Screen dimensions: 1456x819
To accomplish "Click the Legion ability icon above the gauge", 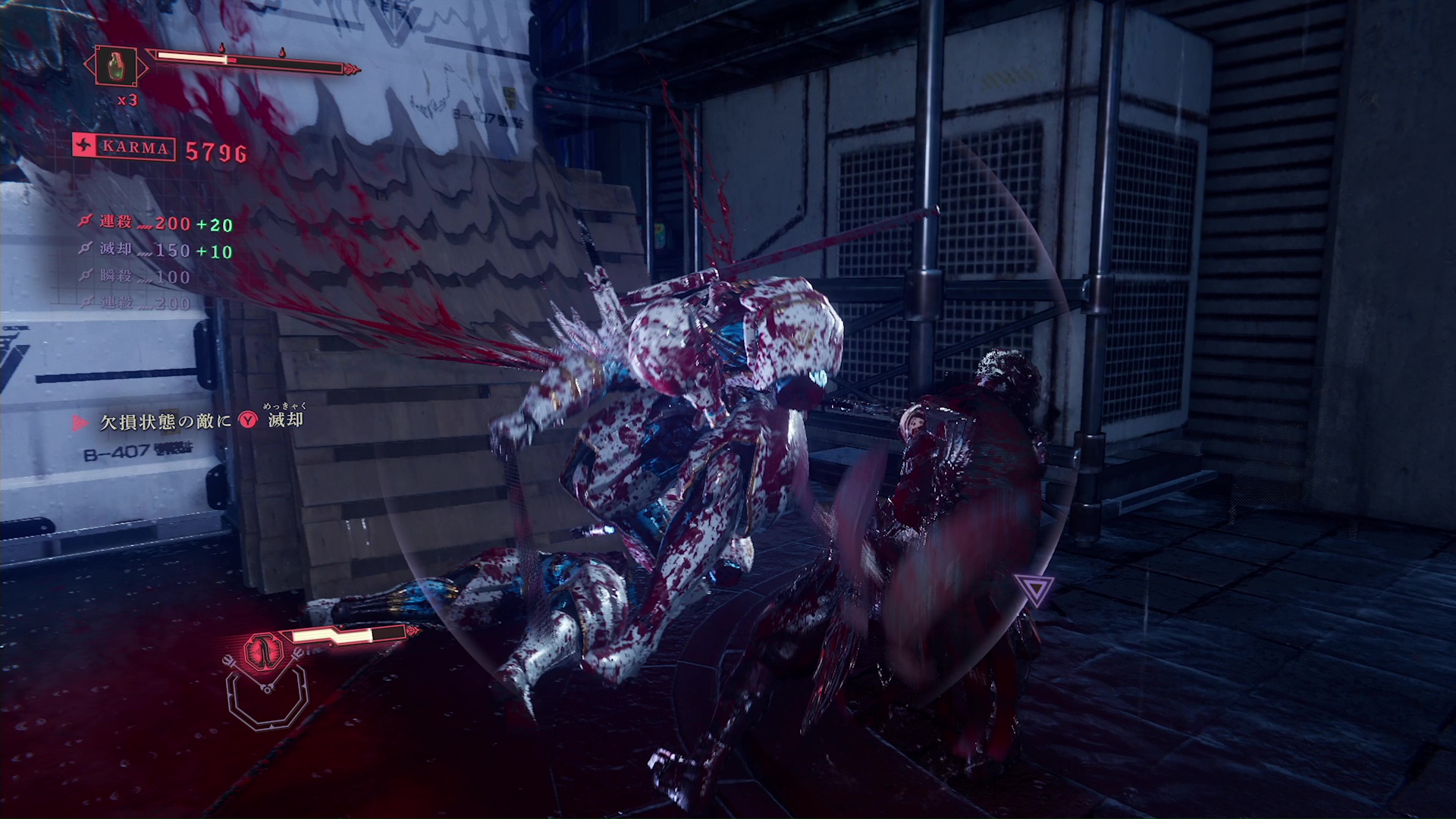I will point(262,651).
